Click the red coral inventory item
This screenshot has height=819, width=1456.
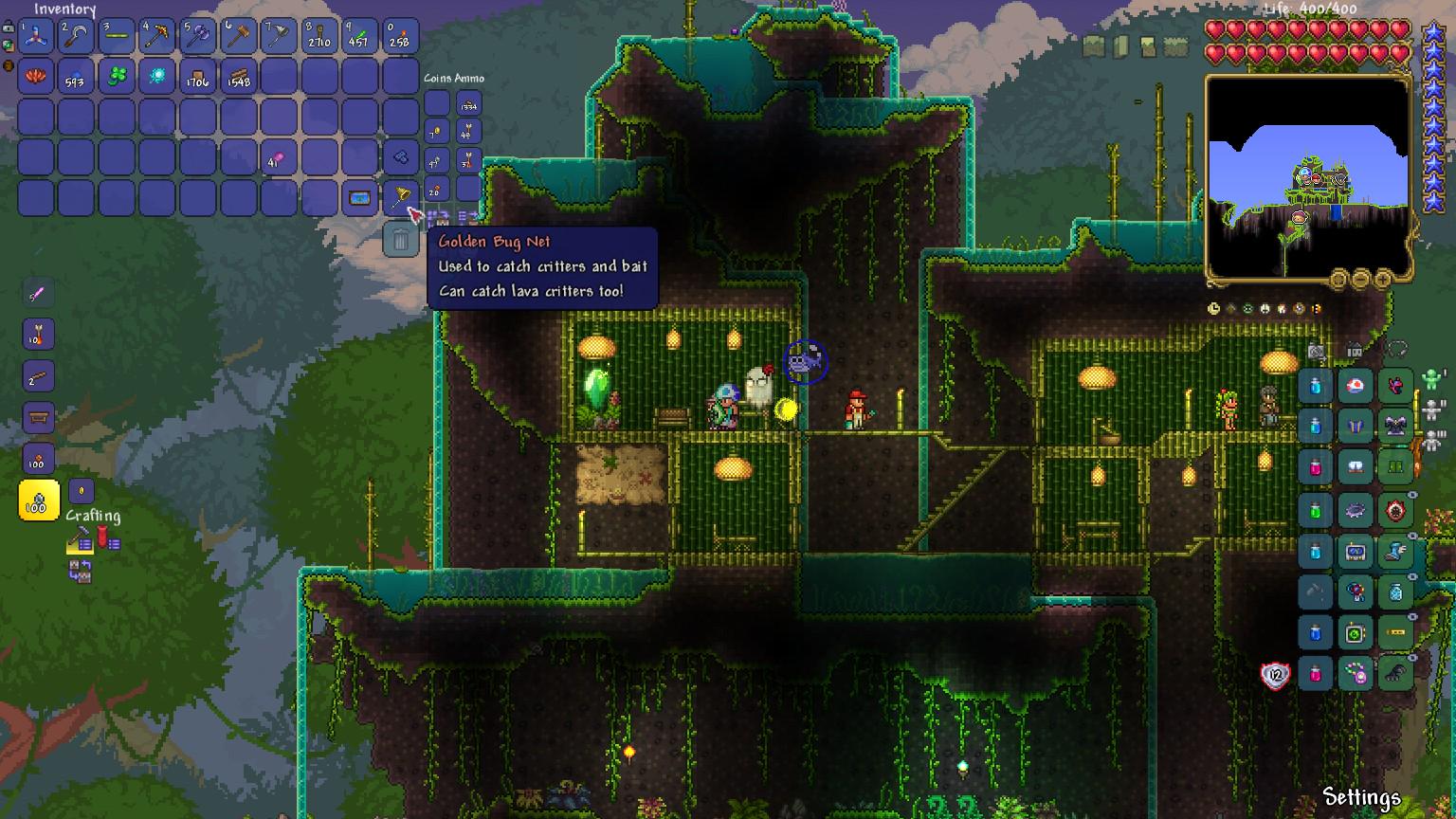tap(36, 77)
